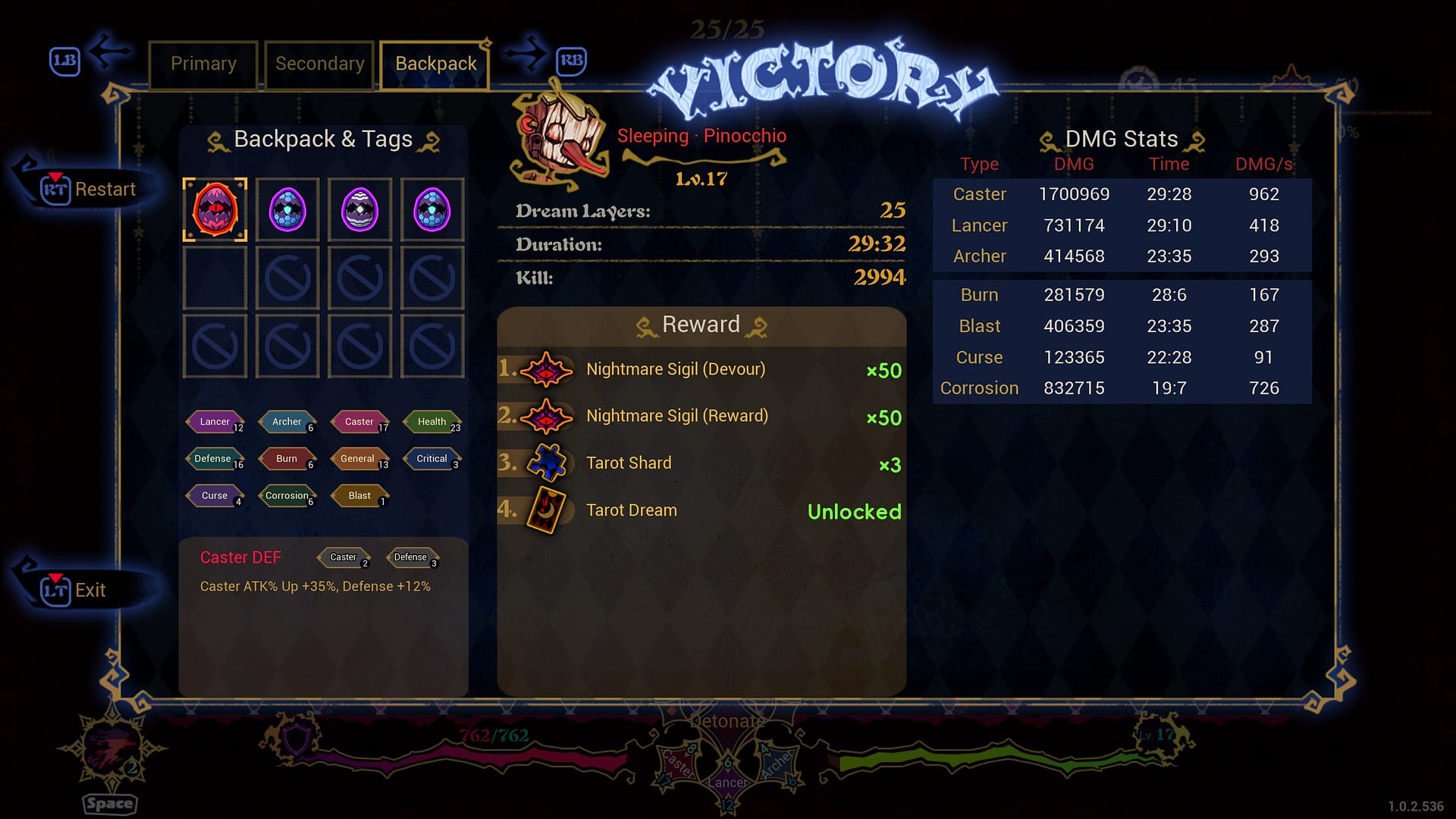Viewport: 1456px width, 819px height.
Task: Pick the Health tag
Action: tap(432, 422)
